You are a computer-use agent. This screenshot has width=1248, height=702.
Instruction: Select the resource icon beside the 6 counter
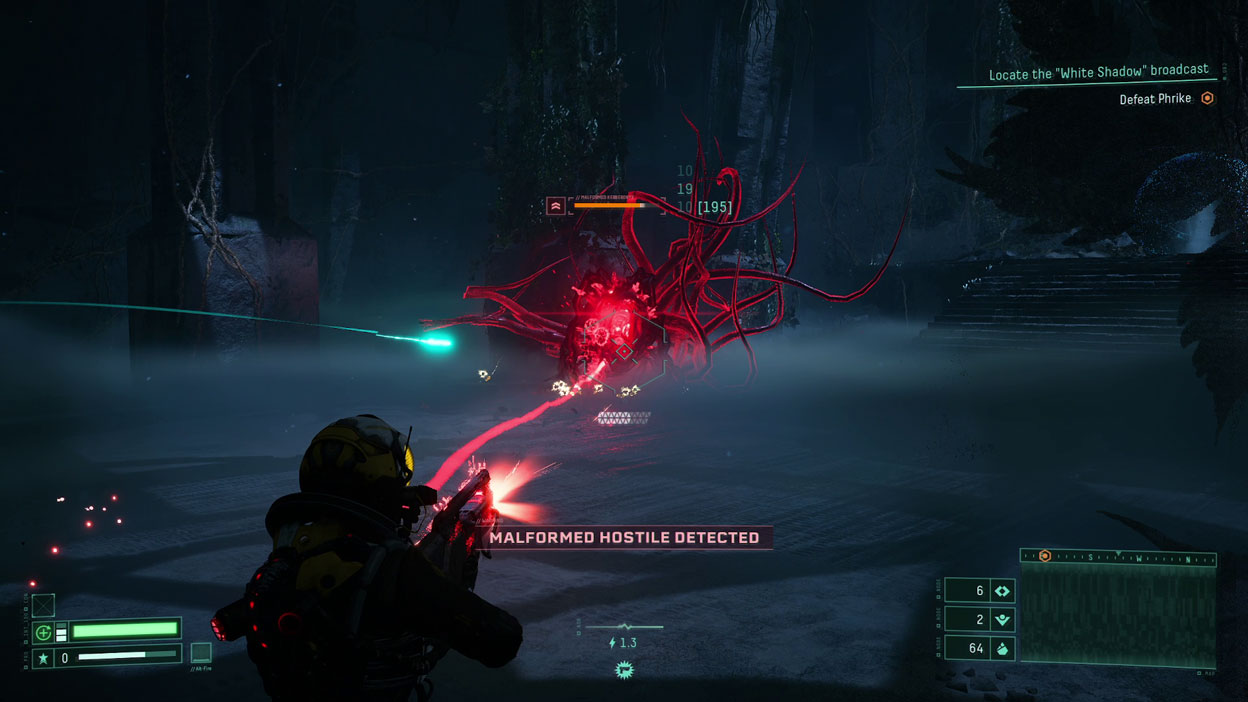[x=1002, y=591]
